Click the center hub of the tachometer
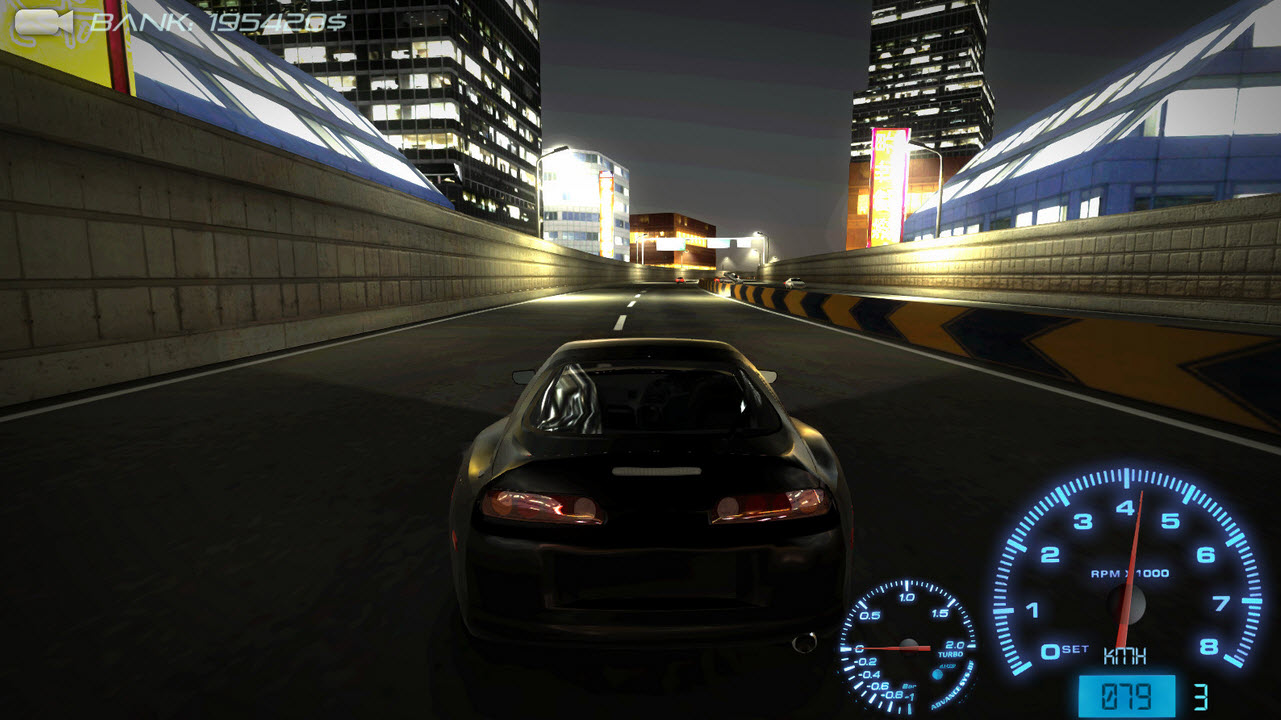 pos(1127,605)
